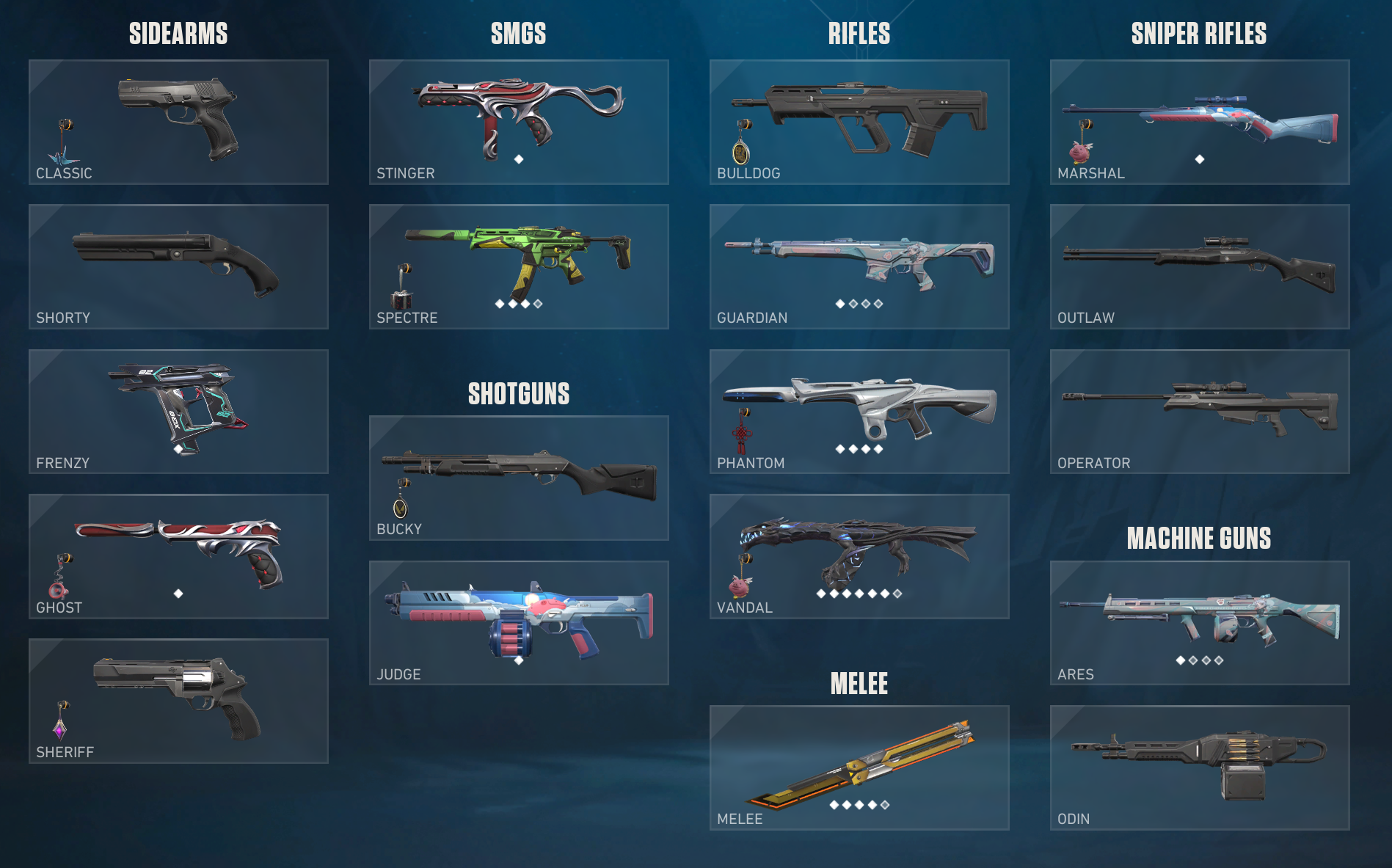Choose the Marshal sniper rifle tile
This screenshot has height=868, width=1392.
1200,122
